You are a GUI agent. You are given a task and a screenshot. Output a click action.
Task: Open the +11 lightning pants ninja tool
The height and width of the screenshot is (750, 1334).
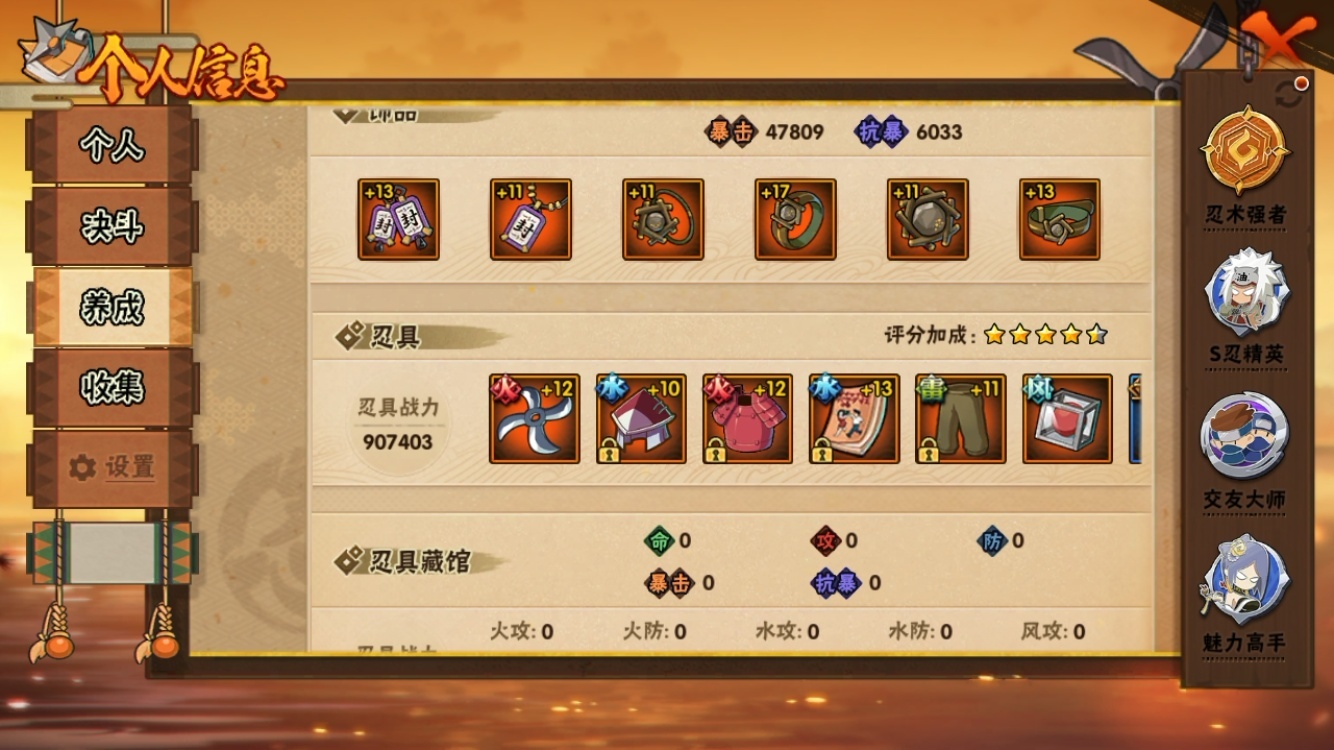pyautogui.click(x=958, y=418)
